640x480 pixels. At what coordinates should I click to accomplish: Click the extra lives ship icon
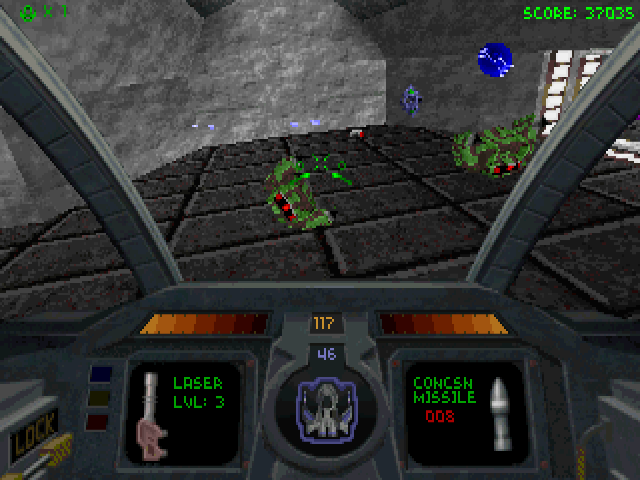click(x=28, y=13)
